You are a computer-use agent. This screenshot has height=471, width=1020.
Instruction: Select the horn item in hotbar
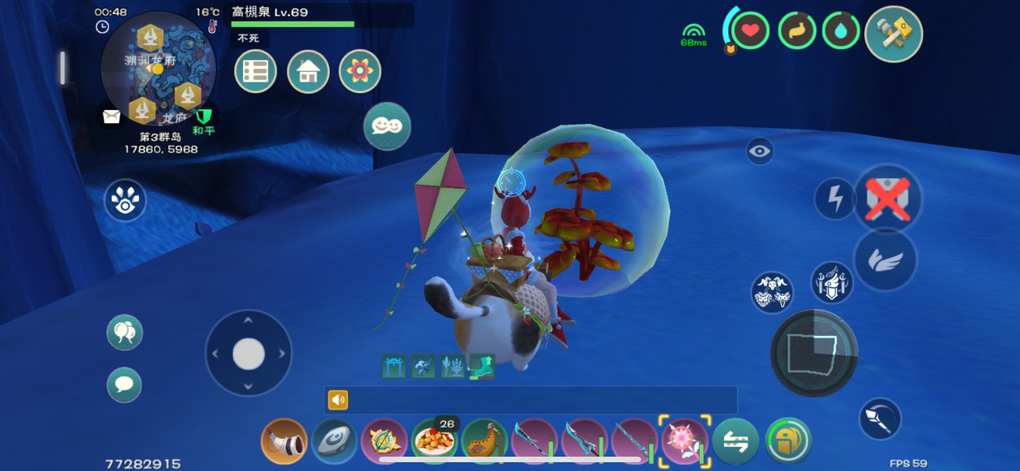284,441
